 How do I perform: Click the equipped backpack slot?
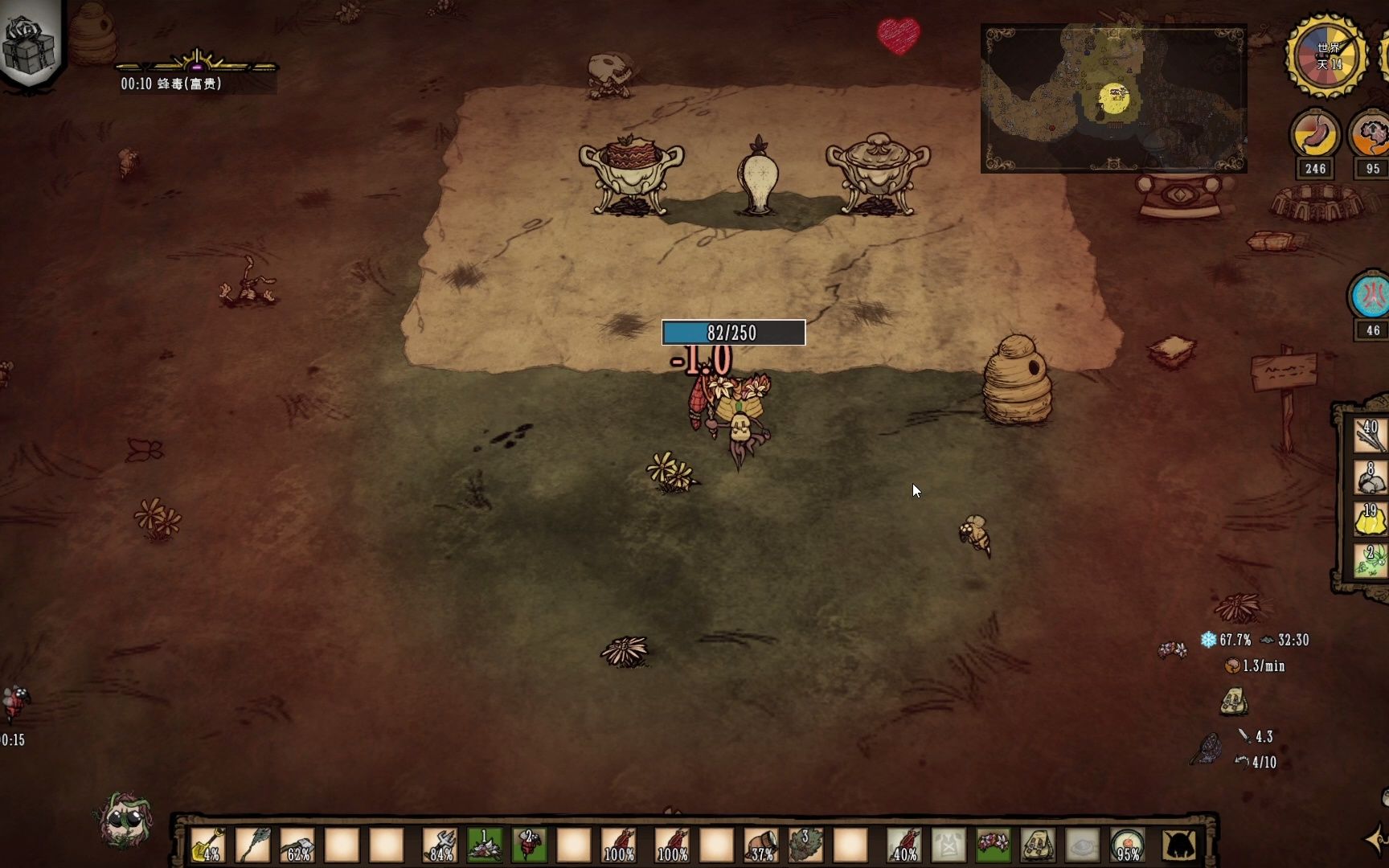pos(1038,845)
